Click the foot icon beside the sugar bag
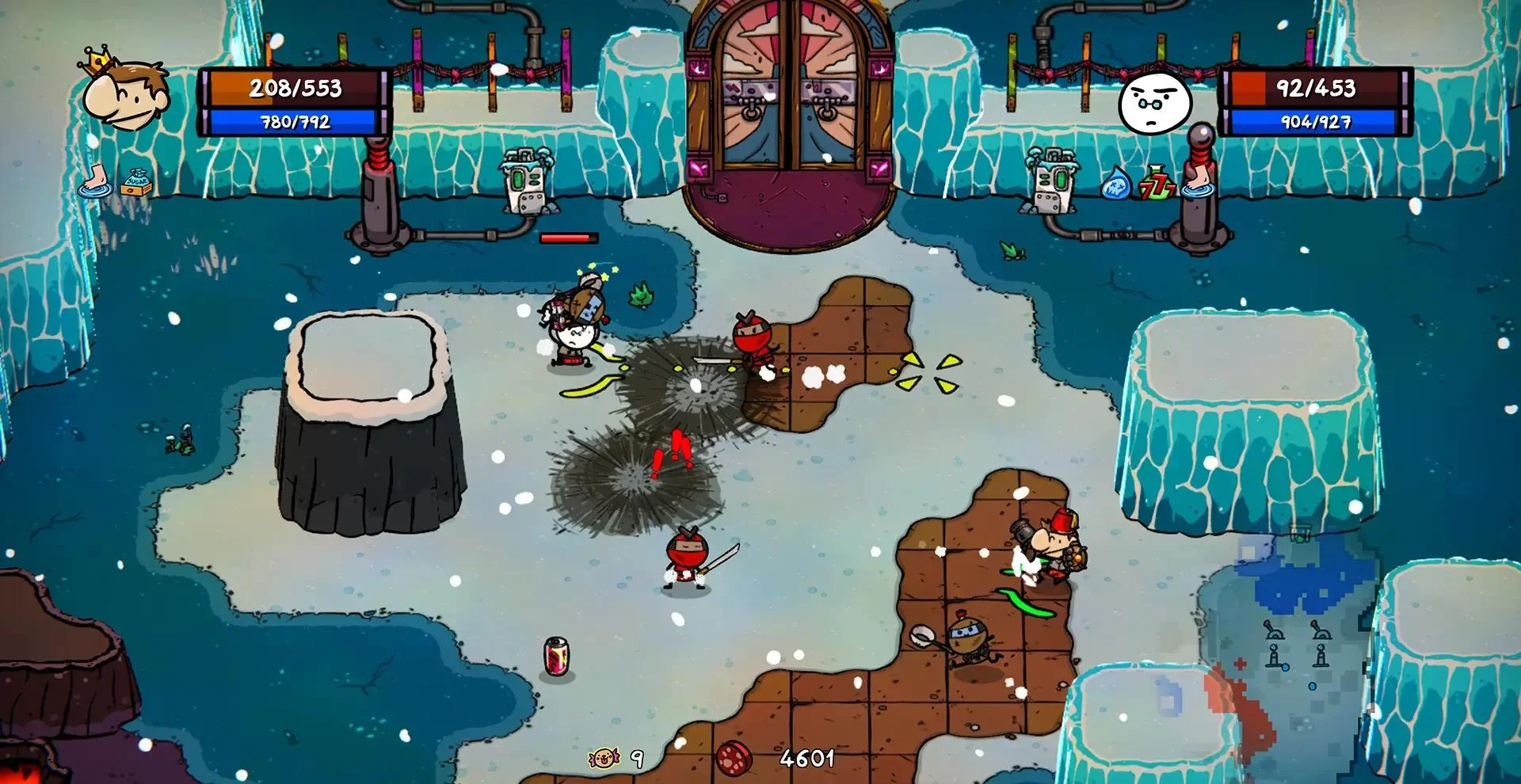Viewport: 1521px width, 784px height. pyautogui.click(x=94, y=180)
